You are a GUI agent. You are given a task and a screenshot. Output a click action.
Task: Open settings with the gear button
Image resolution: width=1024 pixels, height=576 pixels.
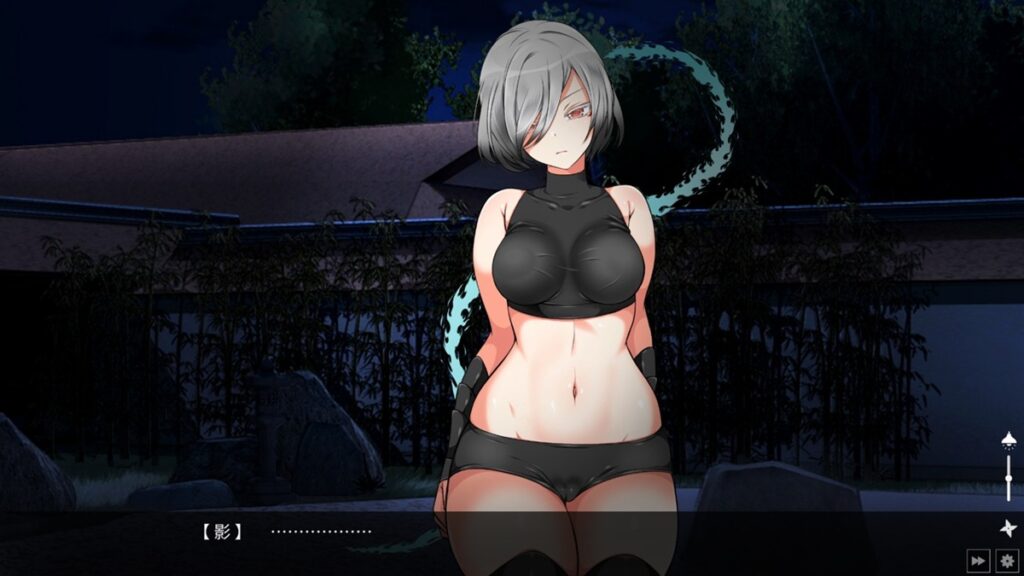[1006, 561]
